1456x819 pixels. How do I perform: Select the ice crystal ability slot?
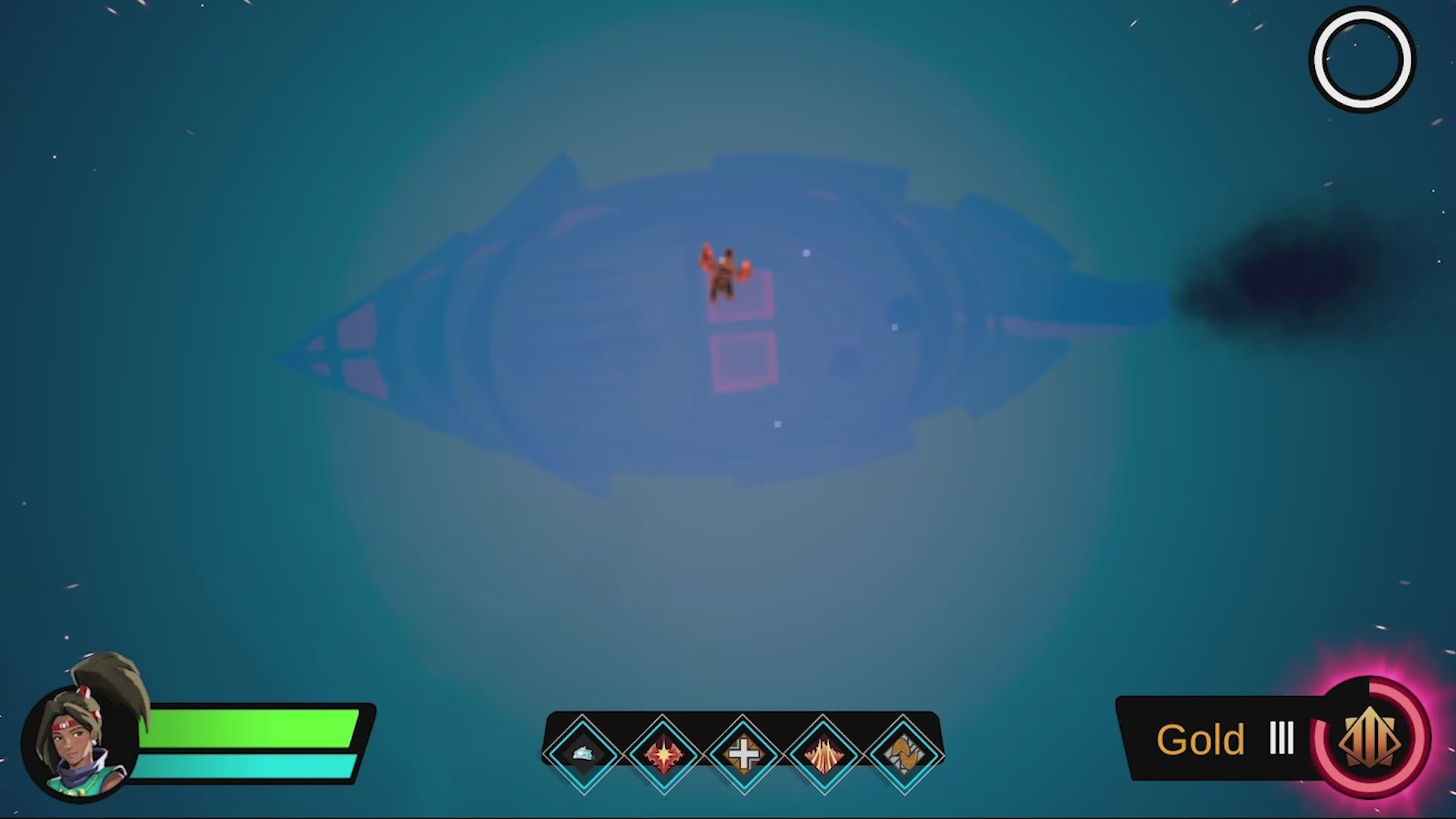click(x=582, y=754)
